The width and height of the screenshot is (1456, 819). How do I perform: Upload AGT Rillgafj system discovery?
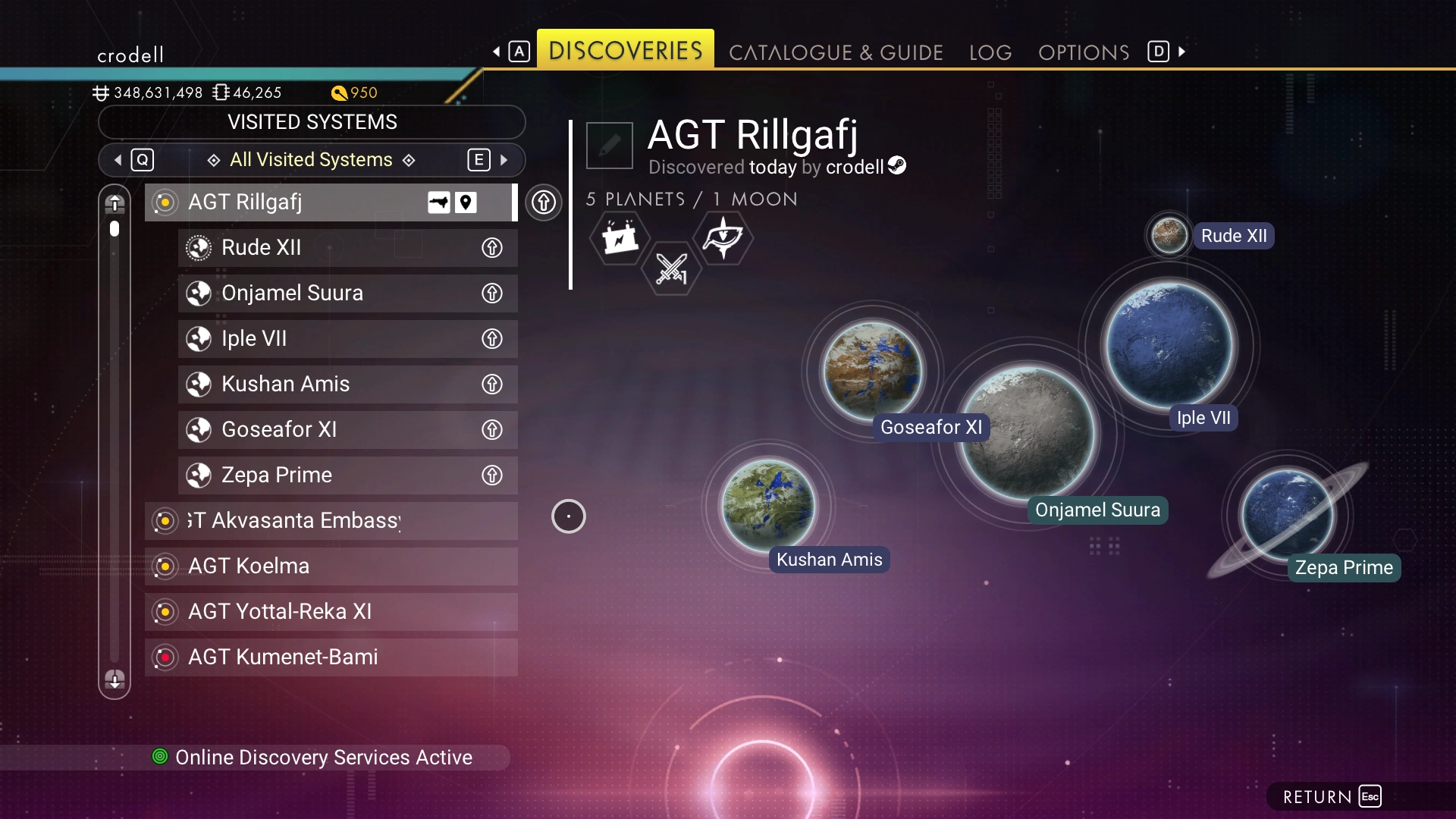click(x=544, y=202)
